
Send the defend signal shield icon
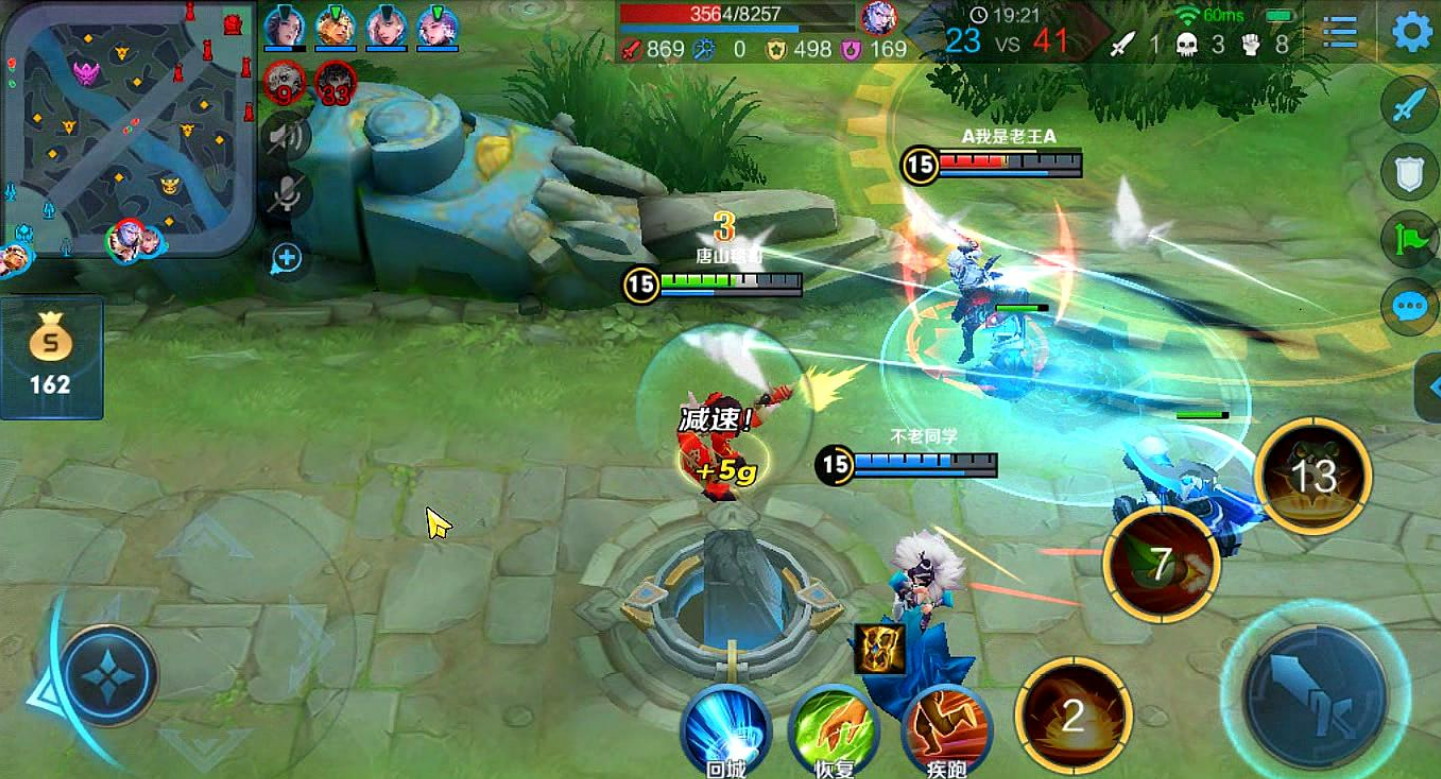1410,172
